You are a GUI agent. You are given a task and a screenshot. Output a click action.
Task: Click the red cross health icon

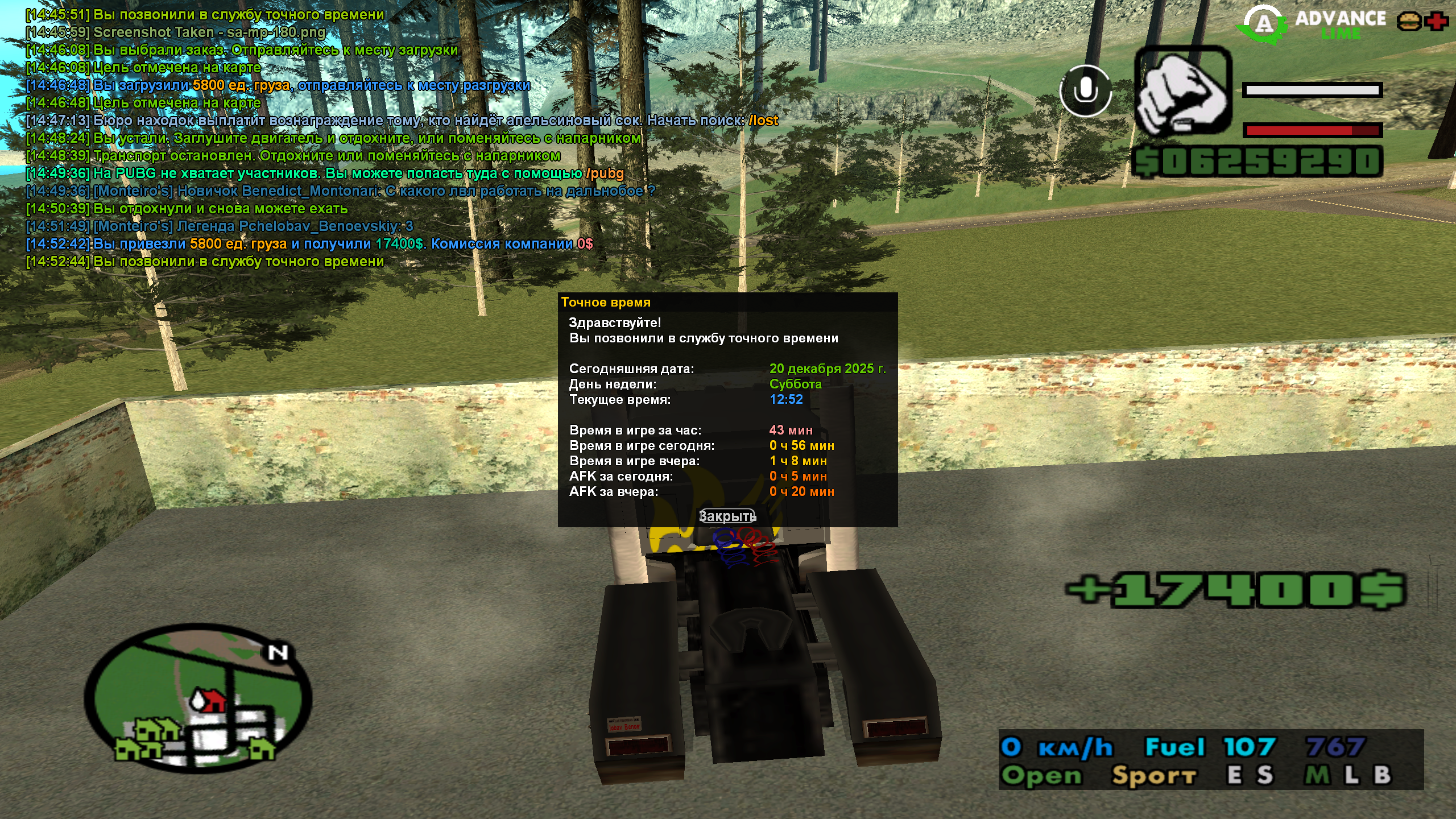point(1437,22)
